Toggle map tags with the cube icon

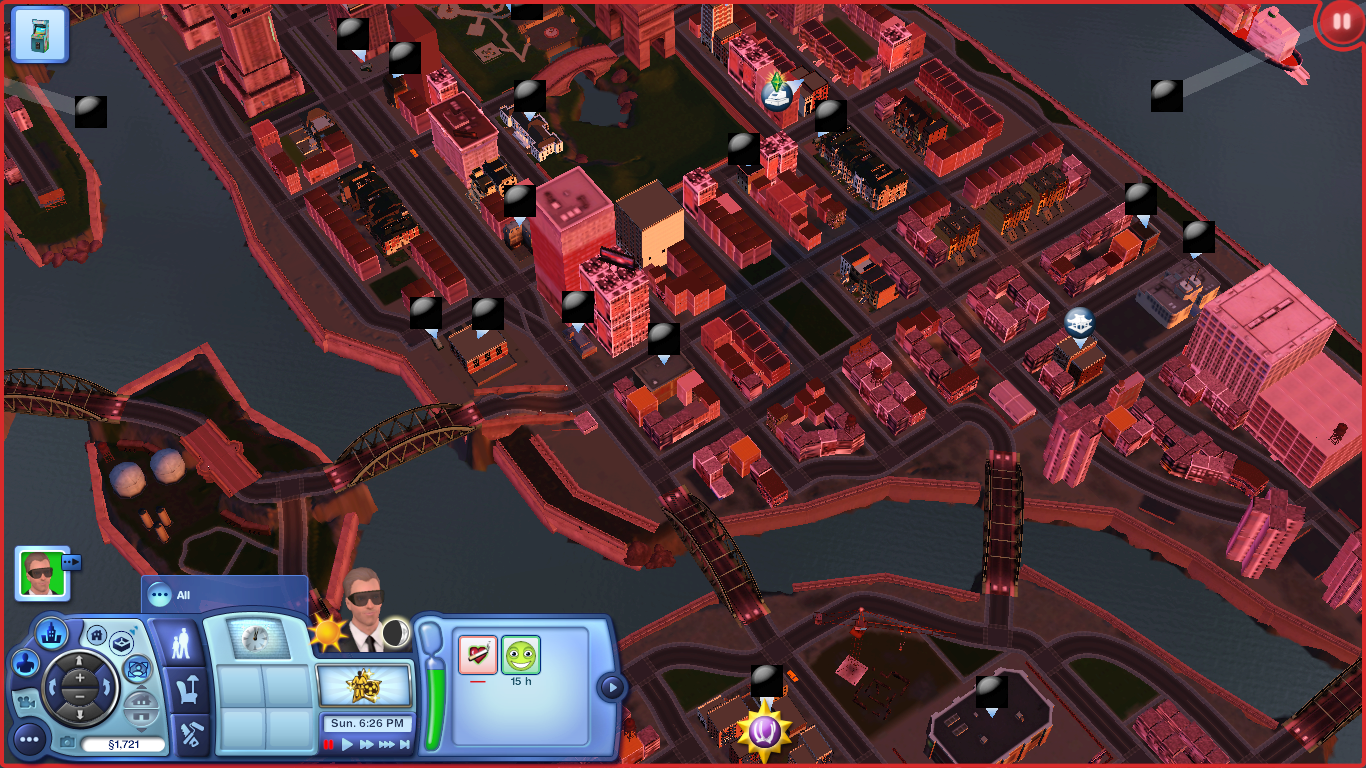tap(121, 643)
